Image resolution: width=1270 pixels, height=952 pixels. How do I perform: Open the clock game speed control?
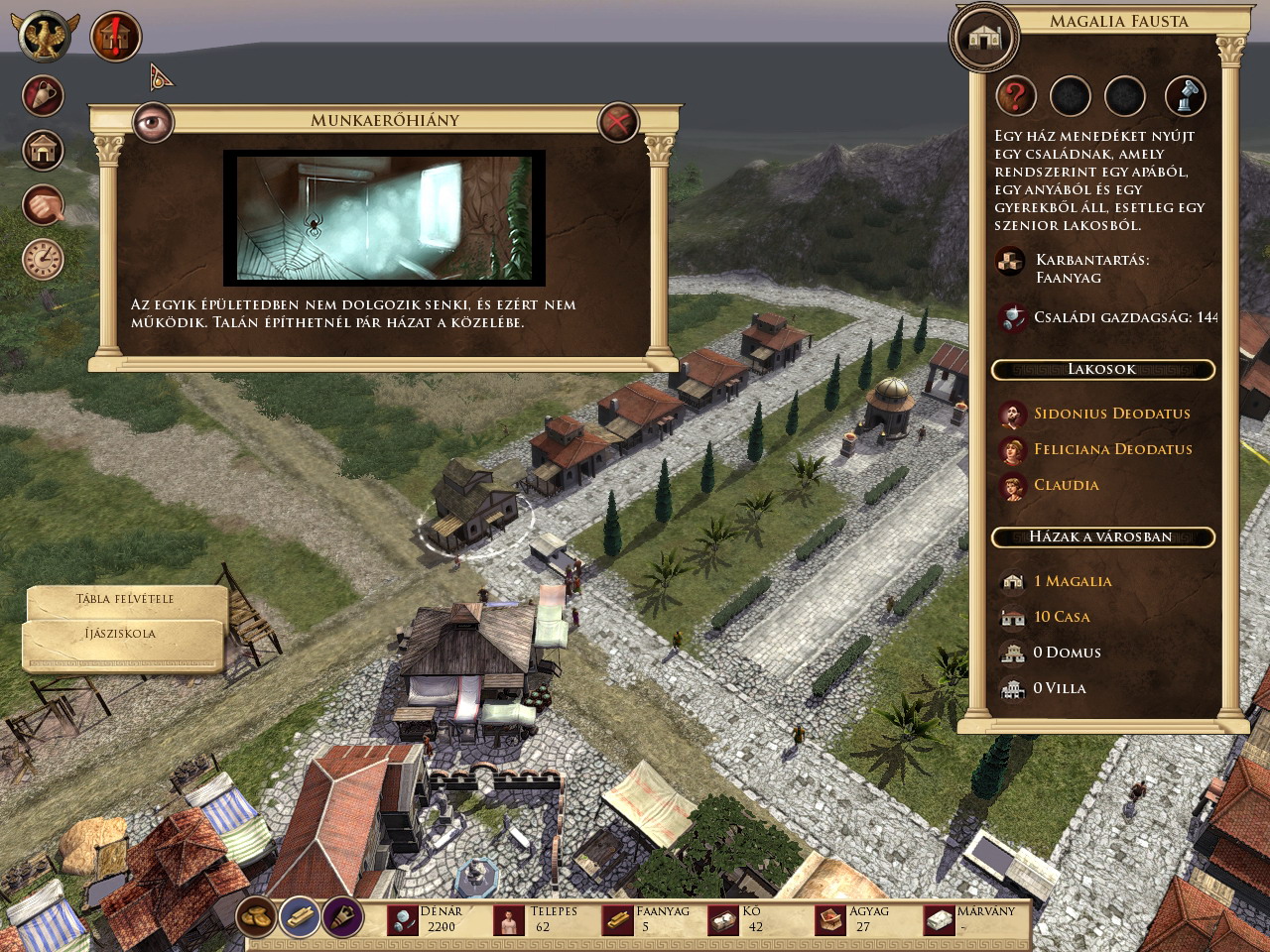point(43,259)
